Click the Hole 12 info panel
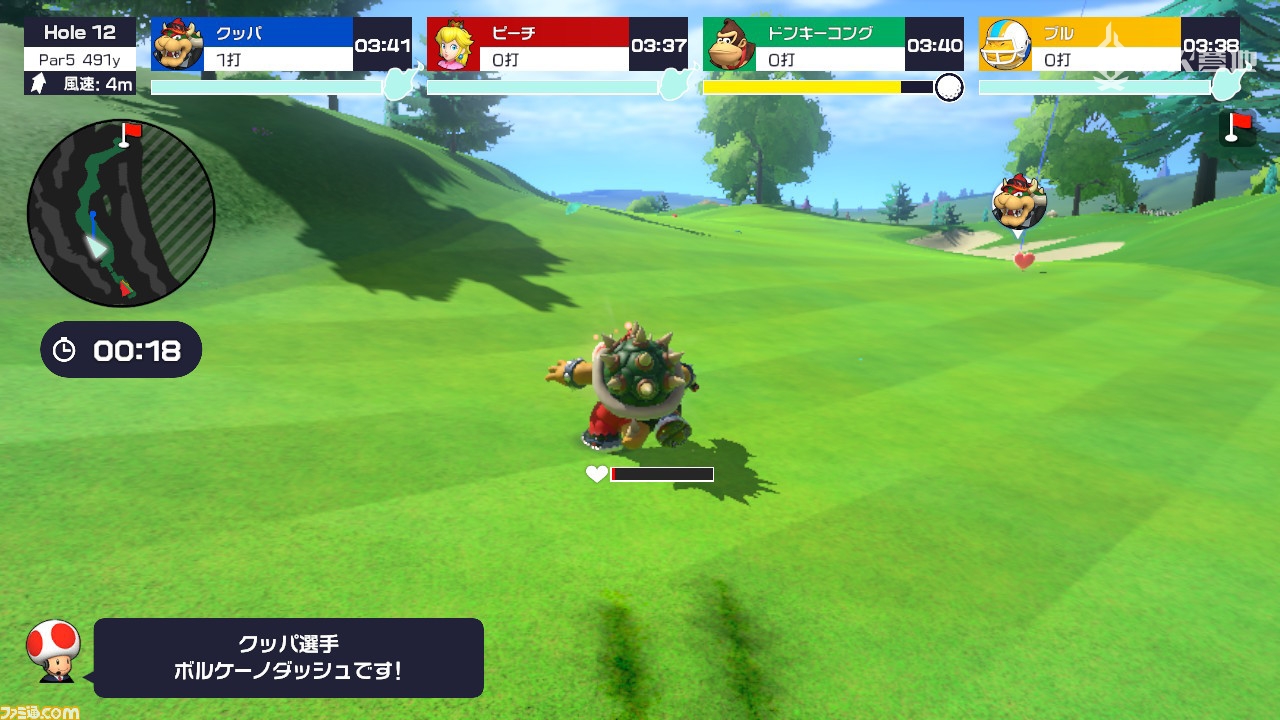 [x=80, y=57]
